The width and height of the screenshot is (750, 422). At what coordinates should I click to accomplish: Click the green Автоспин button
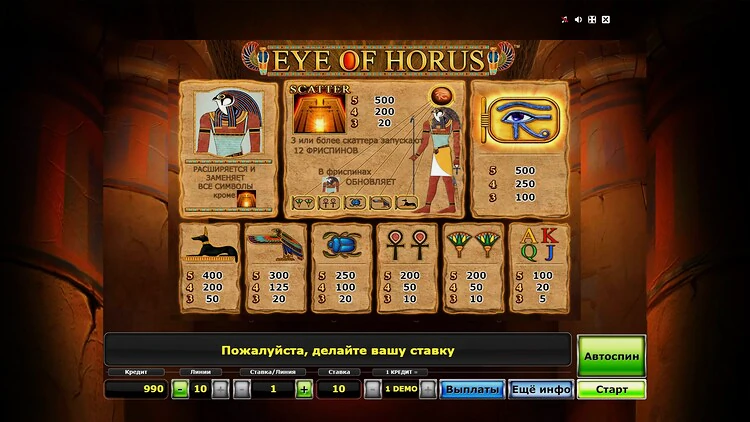pyautogui.click(x=611, y=355)
